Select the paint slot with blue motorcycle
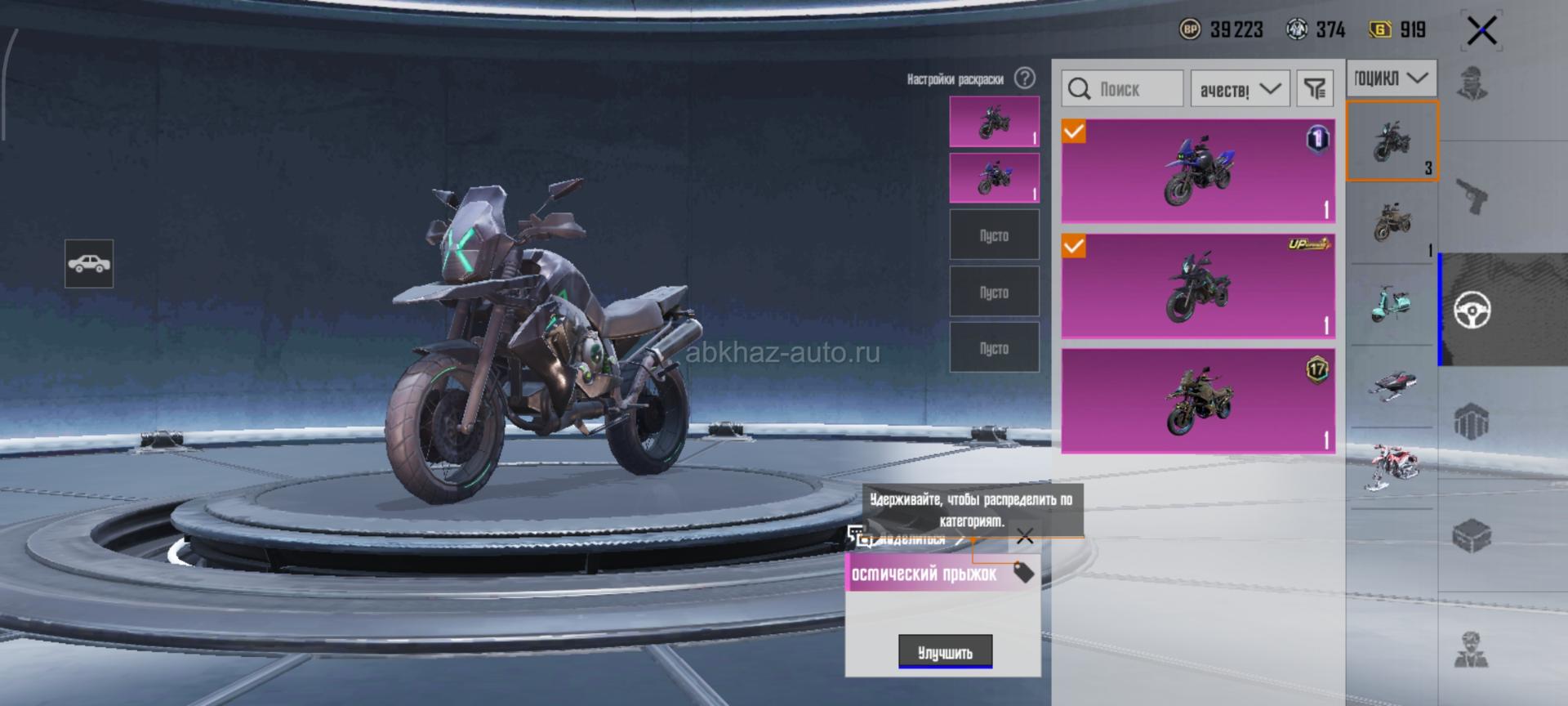Image resolution: width=1568 pixels, height=706 pixels. point(994,177)
